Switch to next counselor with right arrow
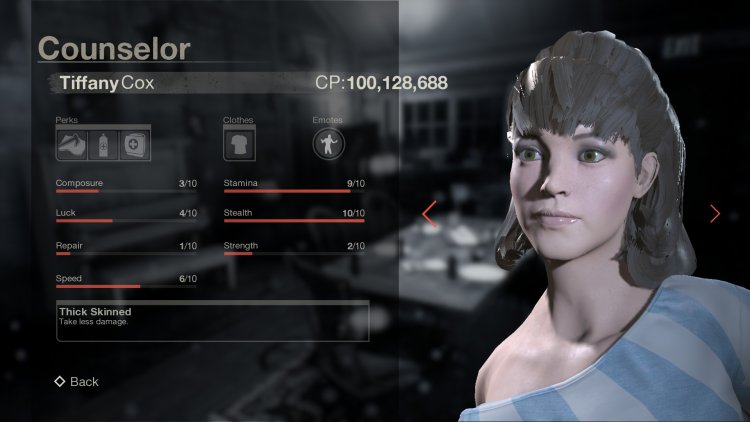The width and height of the screenshot is (750, 422). click(714, 213)
